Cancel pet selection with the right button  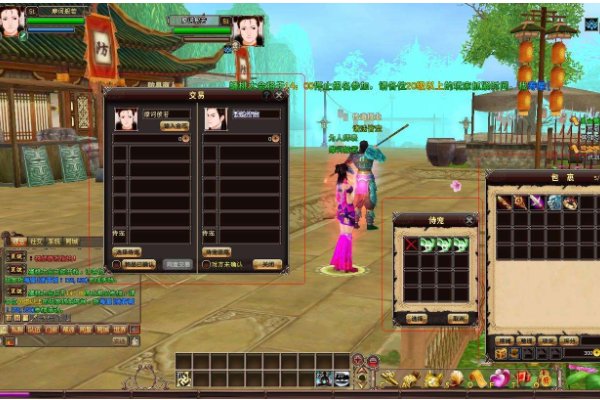click(456, 318)
